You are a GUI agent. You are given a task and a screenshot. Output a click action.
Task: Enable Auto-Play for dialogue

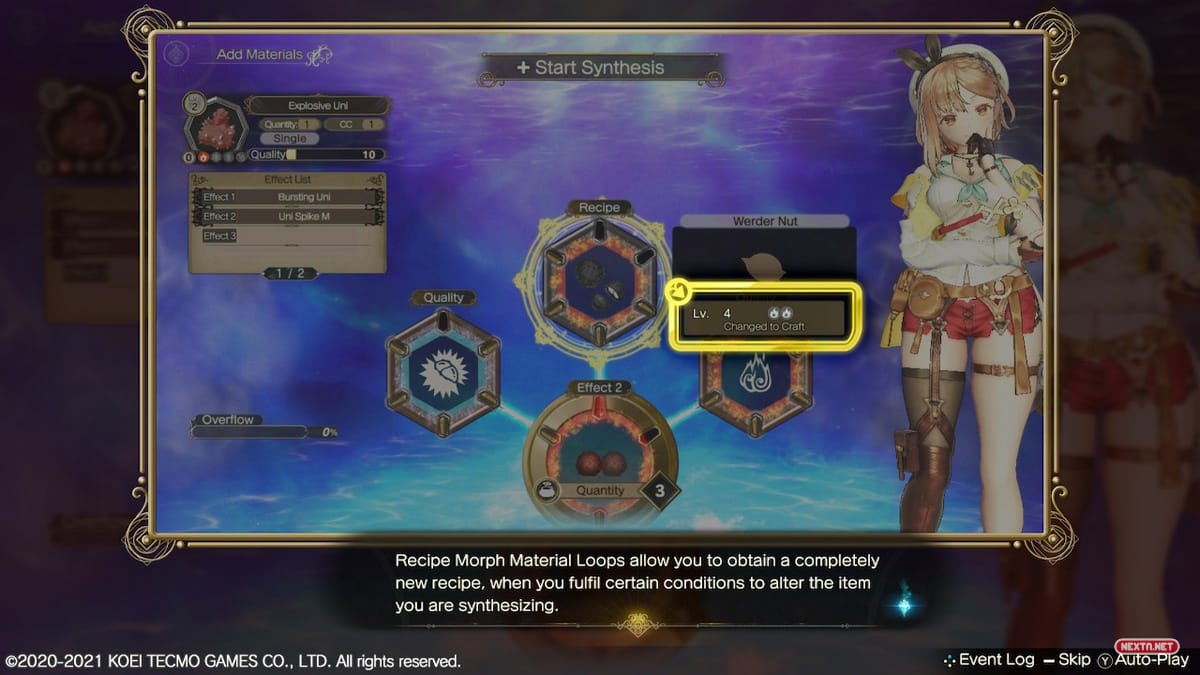tap(1143, 660)
